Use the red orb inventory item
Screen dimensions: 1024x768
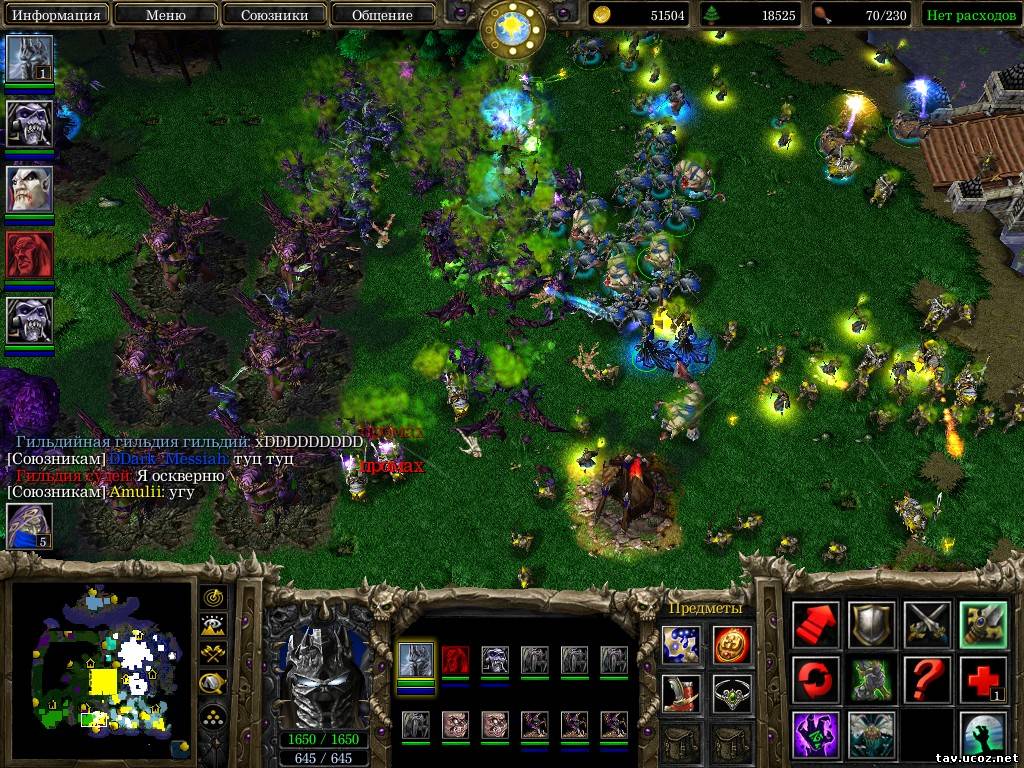click(732, 644)
